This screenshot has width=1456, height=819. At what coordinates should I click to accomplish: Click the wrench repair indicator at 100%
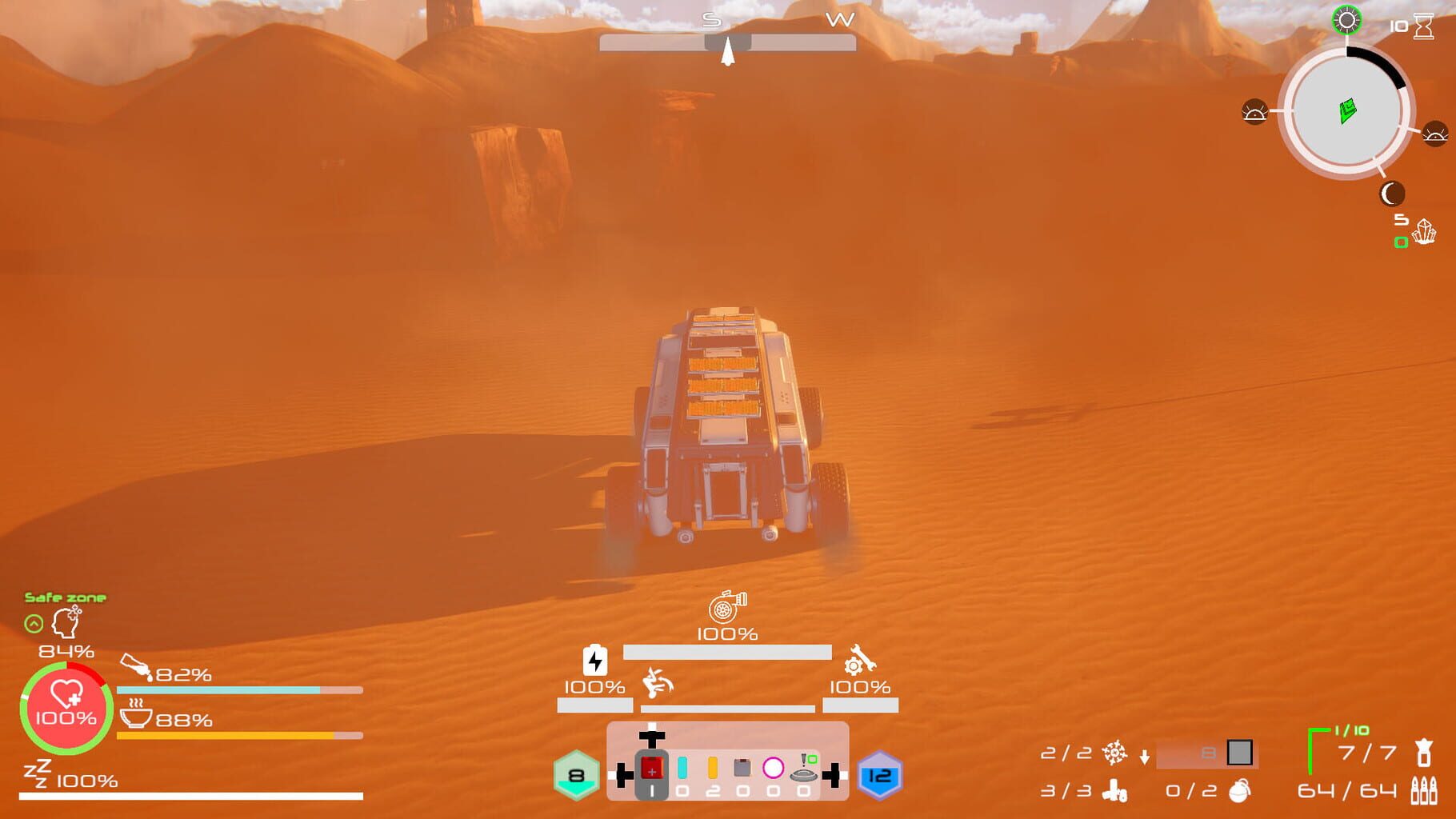pos(858,662)
